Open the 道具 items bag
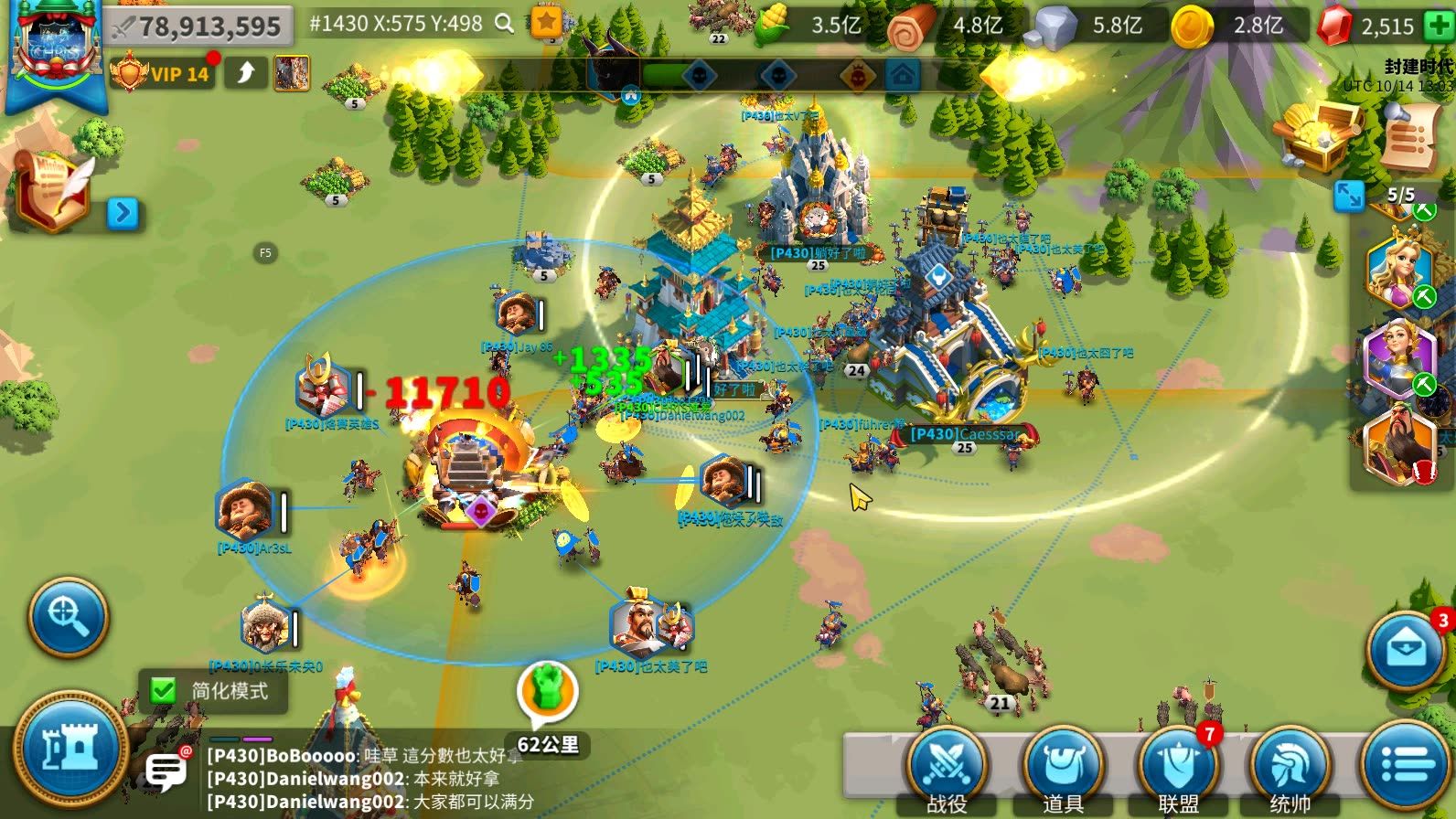This screenshot has height=819, width=1456. point(1062,769)
